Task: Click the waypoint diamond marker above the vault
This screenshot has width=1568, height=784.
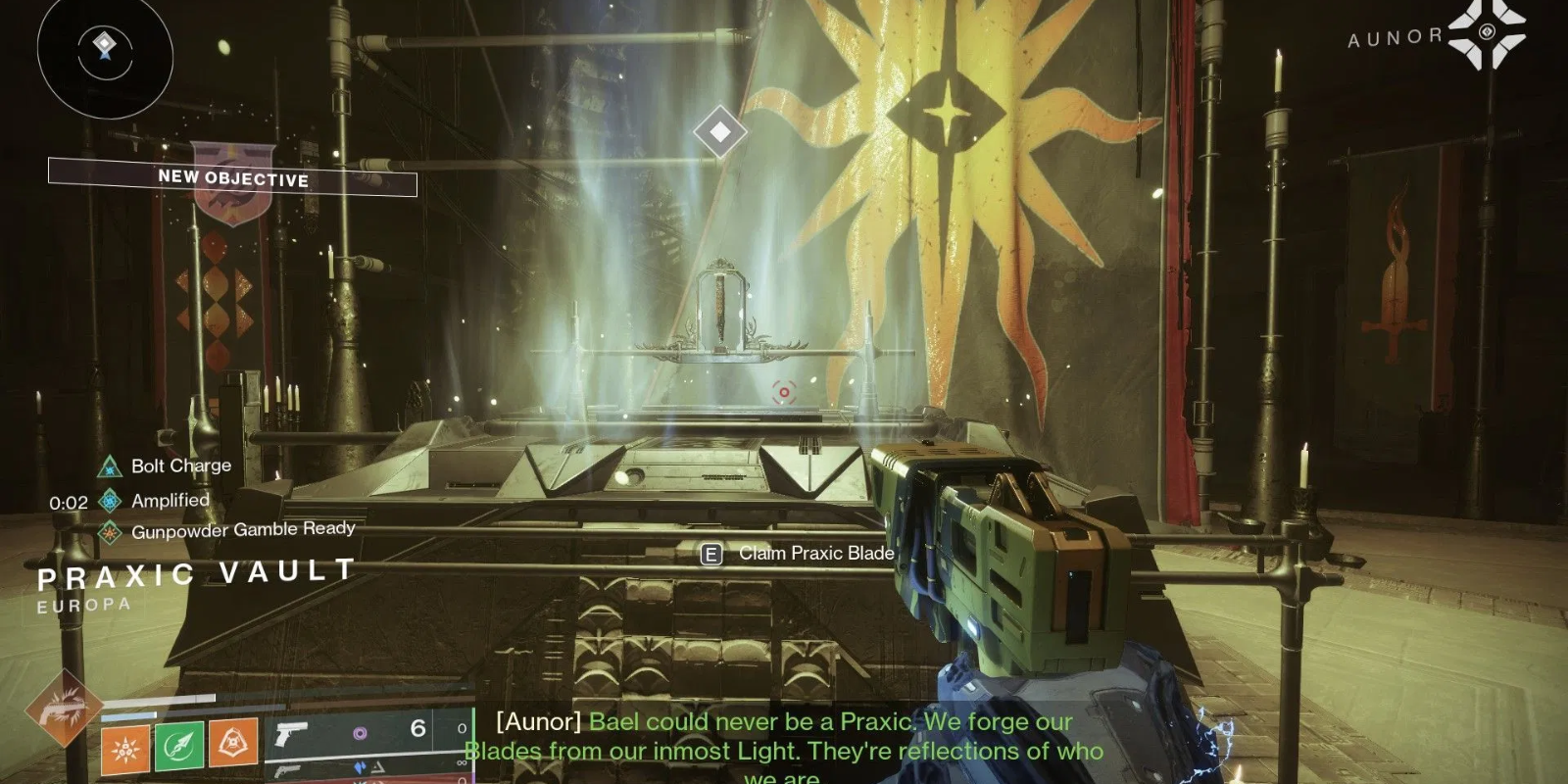Action: 721,130
